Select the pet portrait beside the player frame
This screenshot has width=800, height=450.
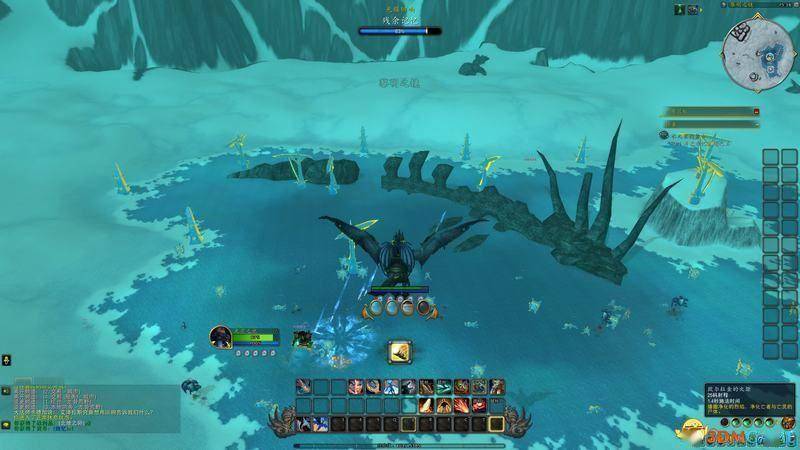pos(299,337)
